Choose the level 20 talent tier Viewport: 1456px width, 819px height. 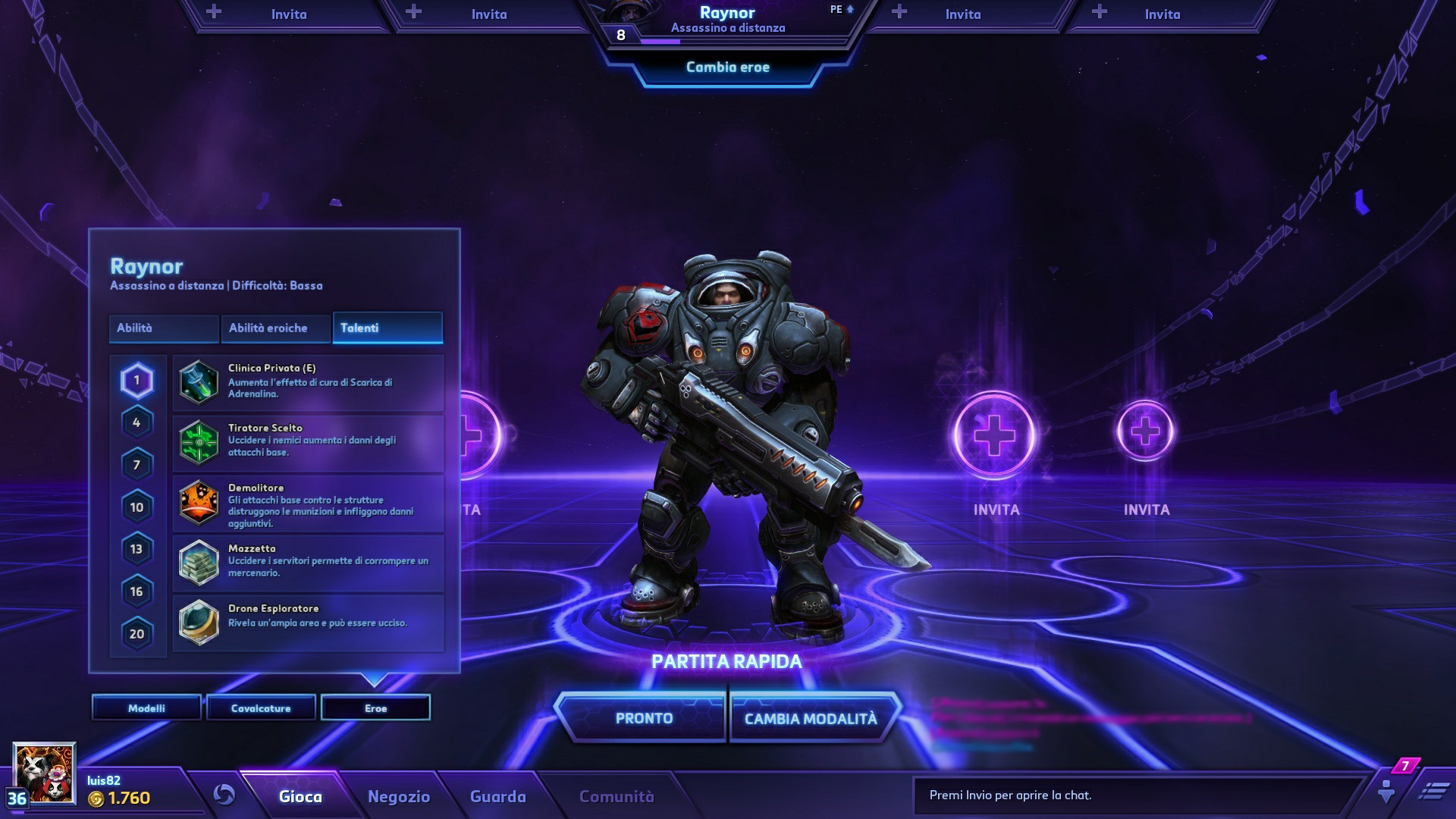(x=136, y=634)
